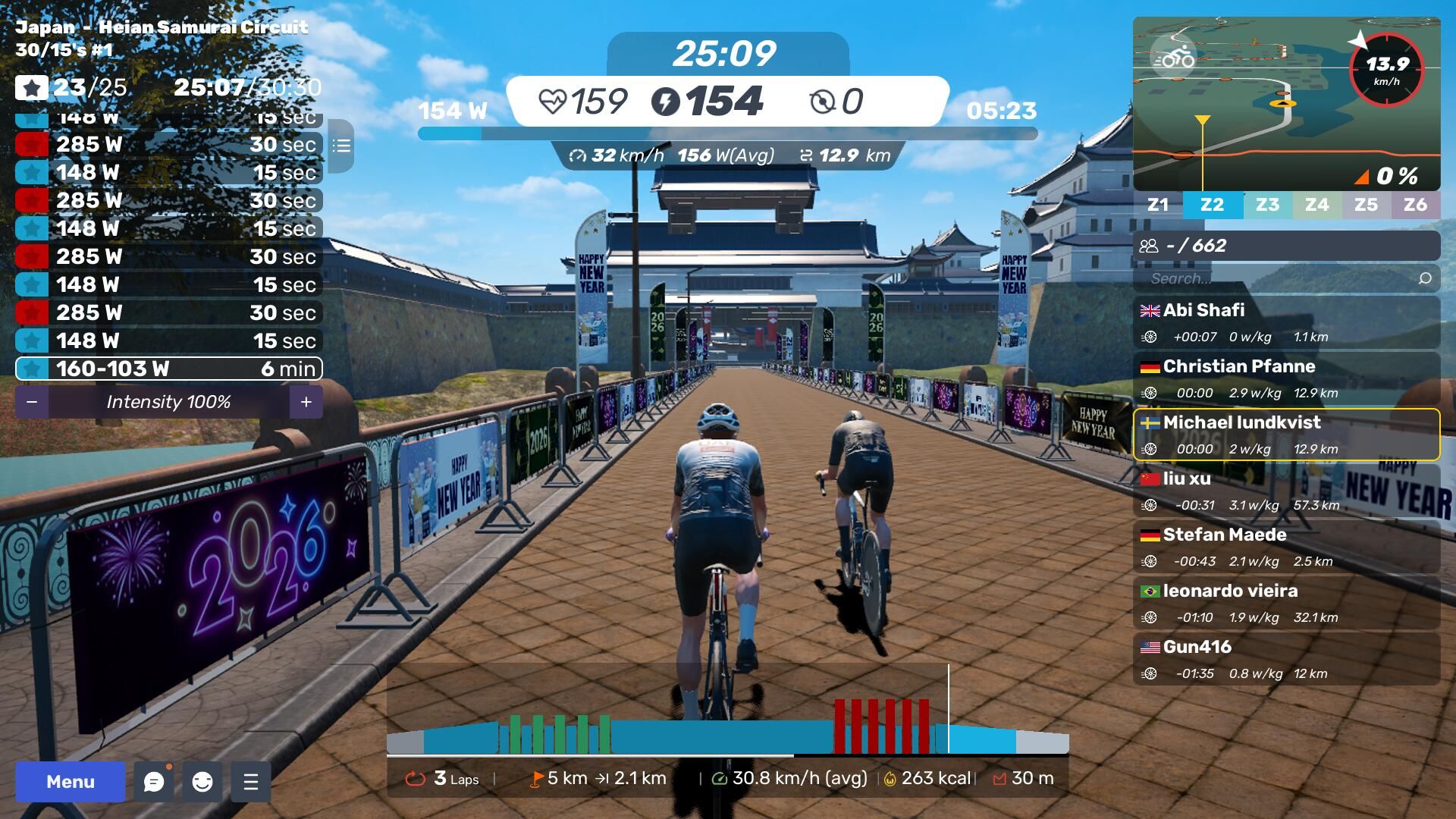The width and height of the screenshot is (1456, 819).
Task: Select rider Gun416
Action: [x=1286, y=660]
